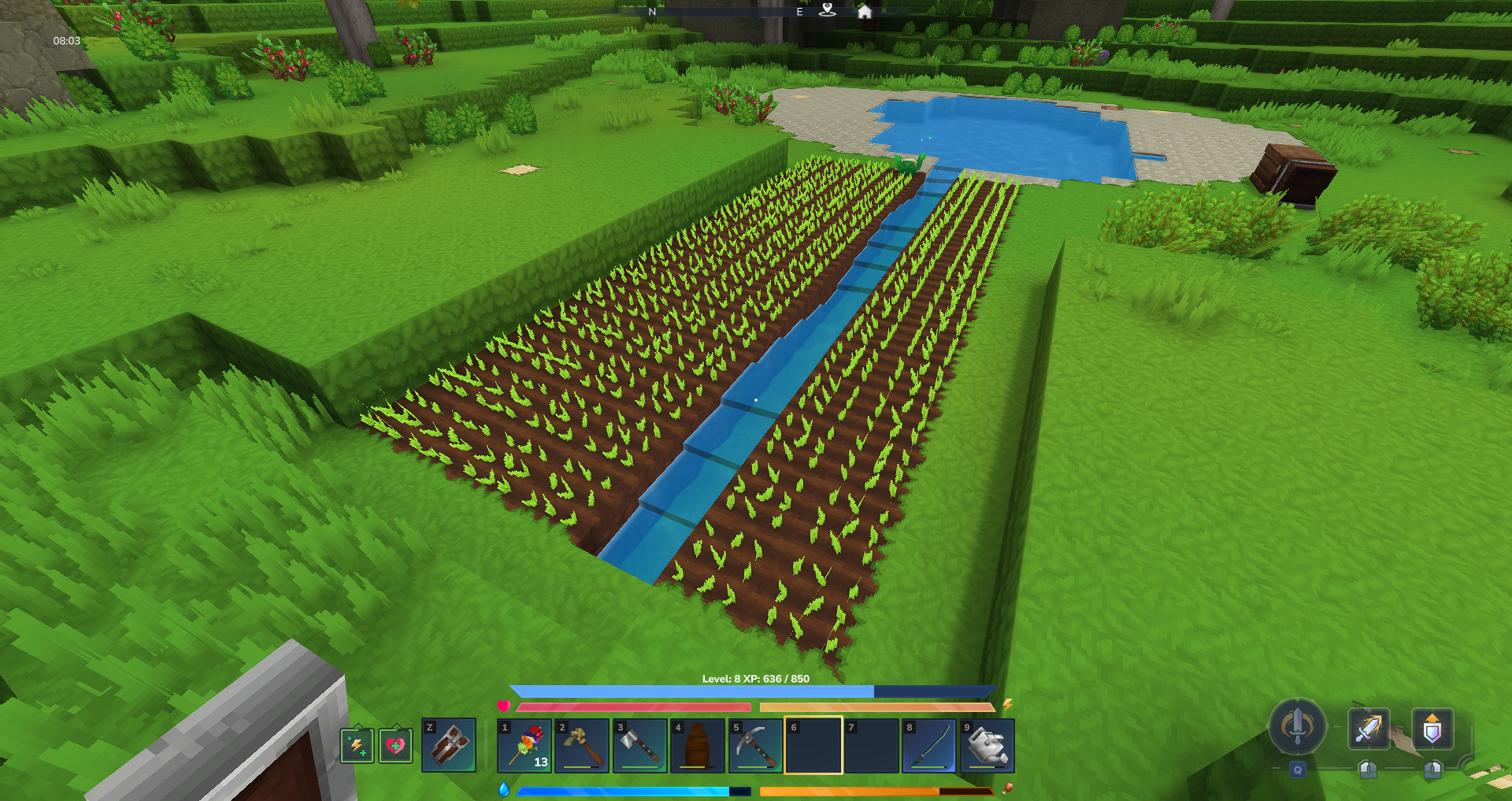1512x801 pixels.
Task: Click the location pin on the compass
Action: pos(827,9)
